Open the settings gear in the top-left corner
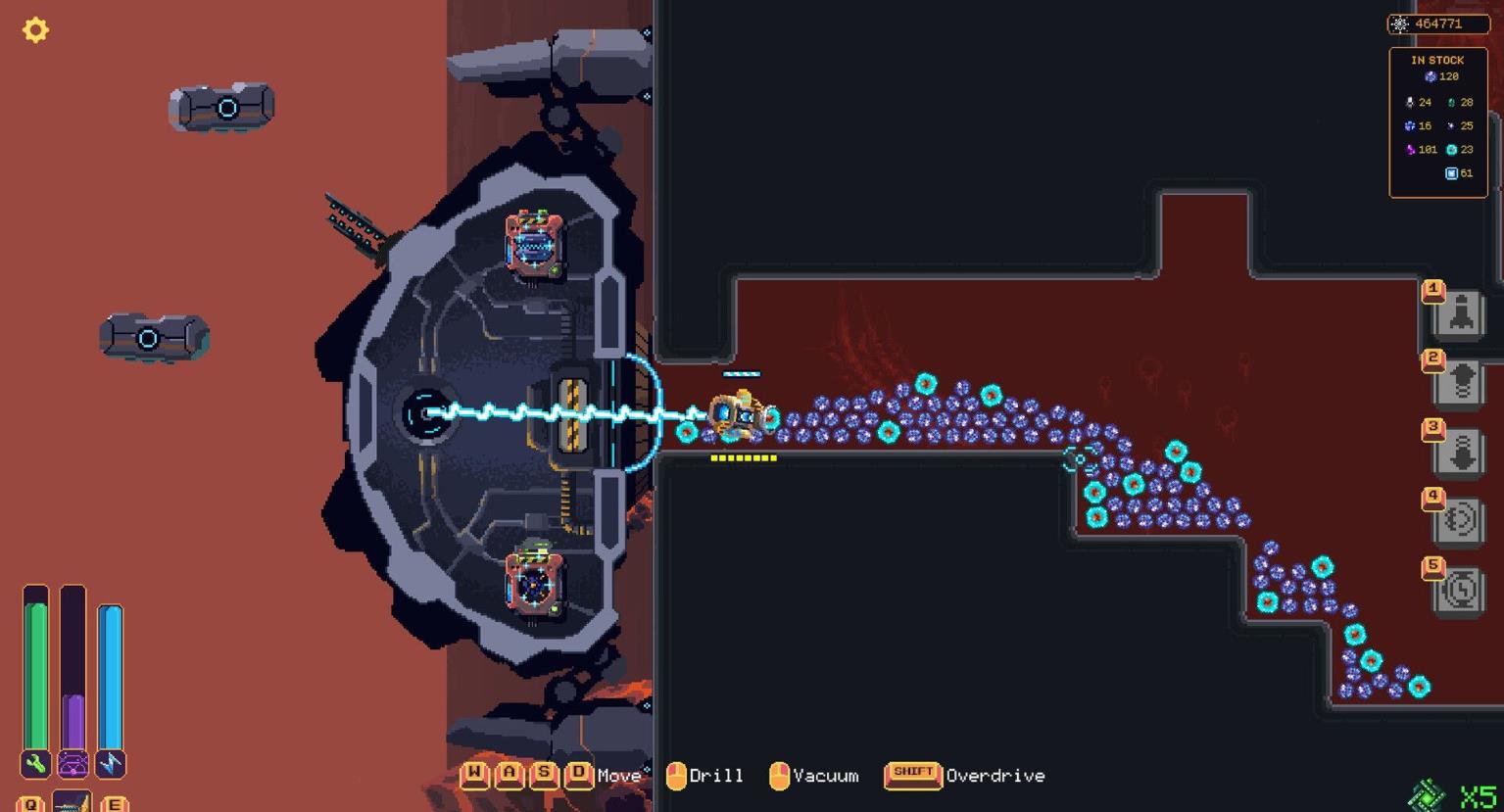 [x=35, y=30]
